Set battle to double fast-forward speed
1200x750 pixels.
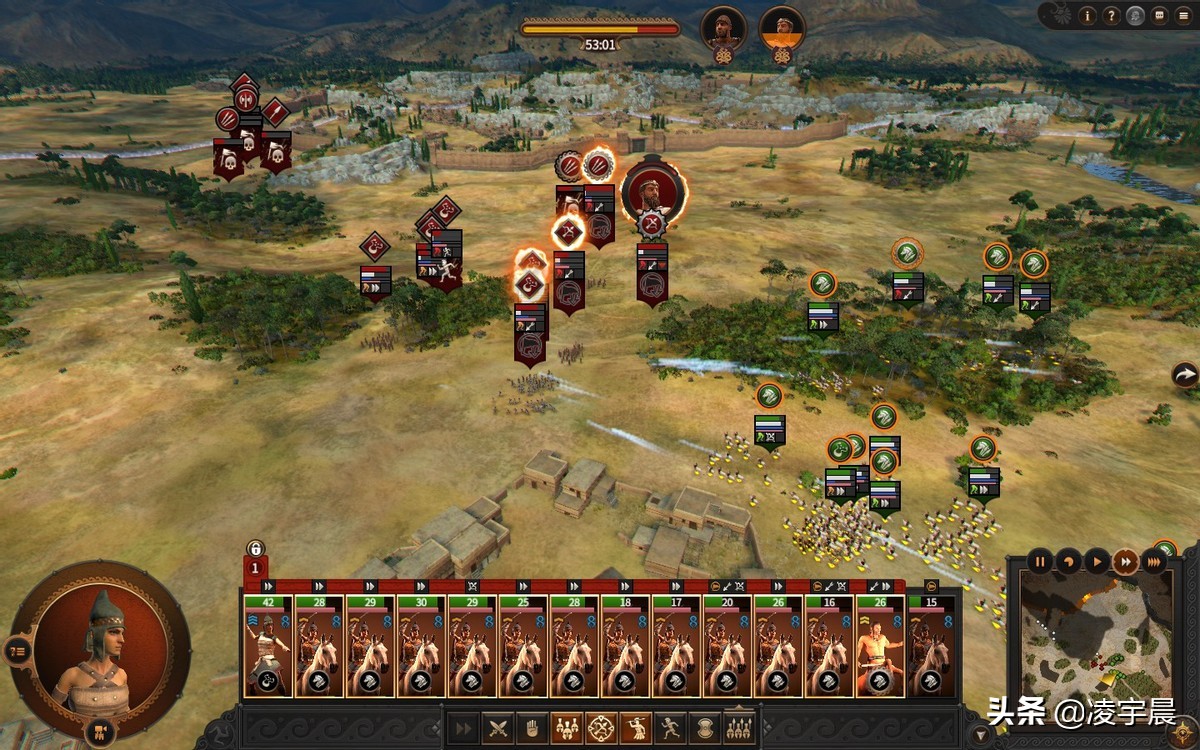[1125, 561]
